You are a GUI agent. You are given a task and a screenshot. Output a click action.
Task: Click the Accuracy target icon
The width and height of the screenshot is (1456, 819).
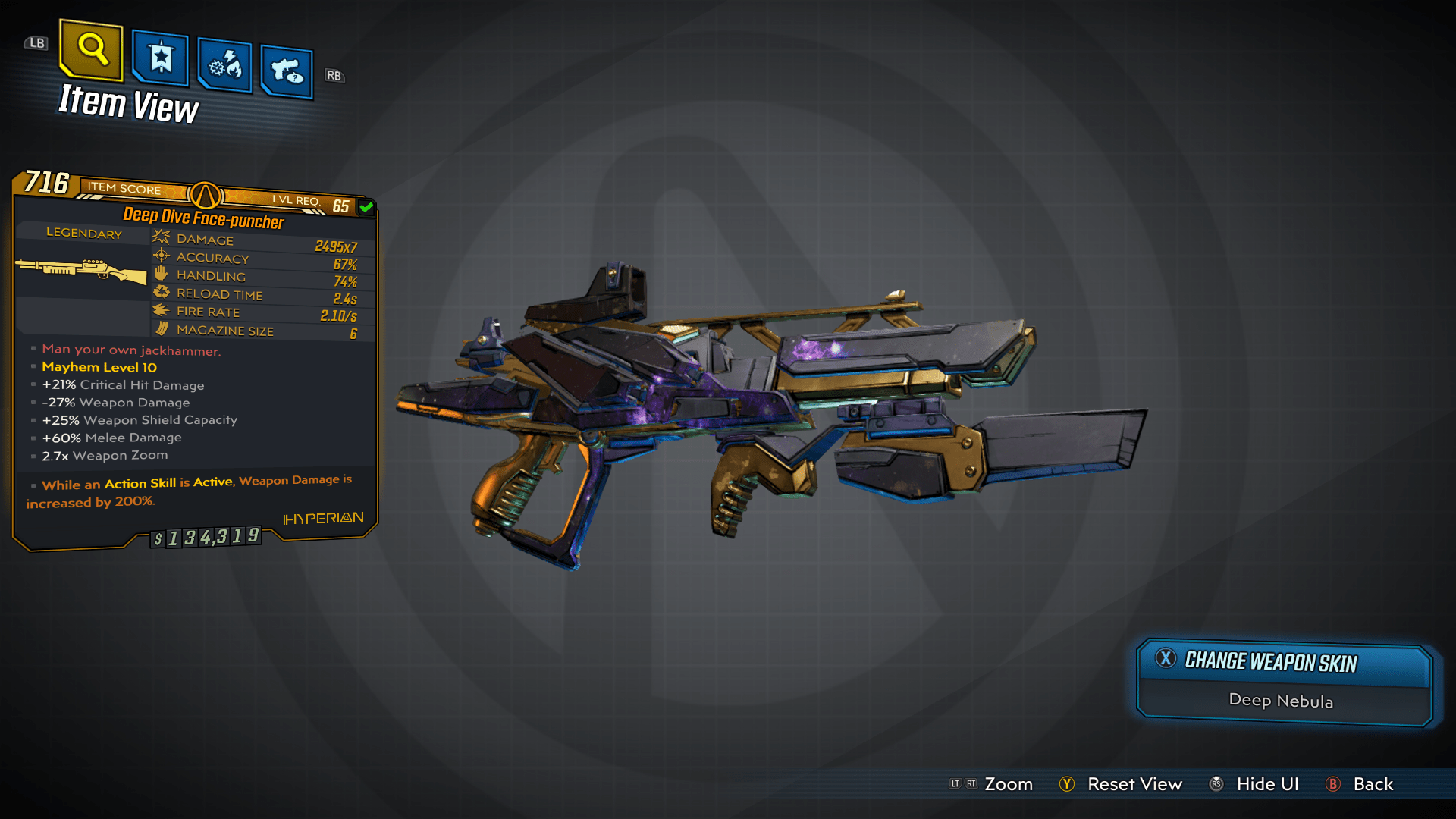tap(160, 256)
